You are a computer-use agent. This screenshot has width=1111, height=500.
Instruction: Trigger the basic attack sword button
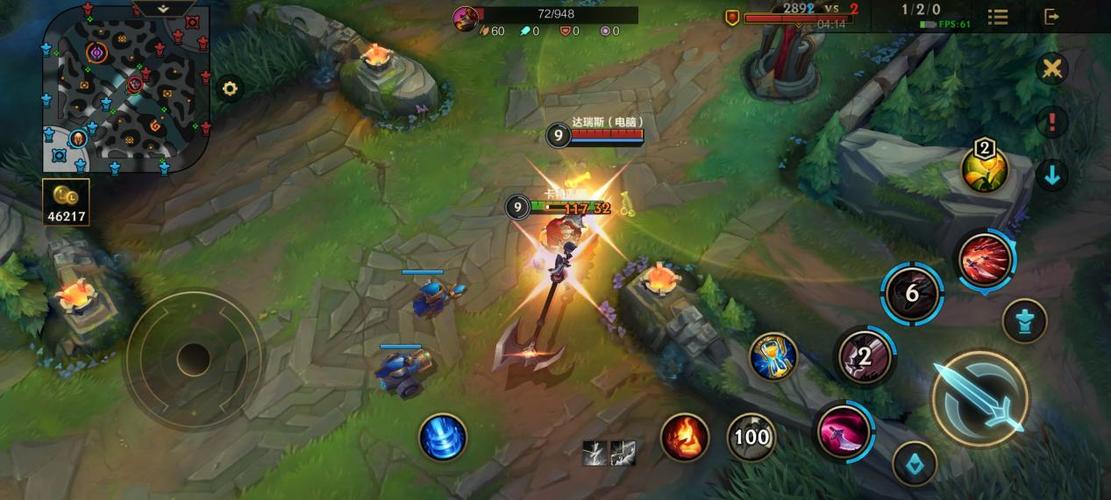coord(980,397)
